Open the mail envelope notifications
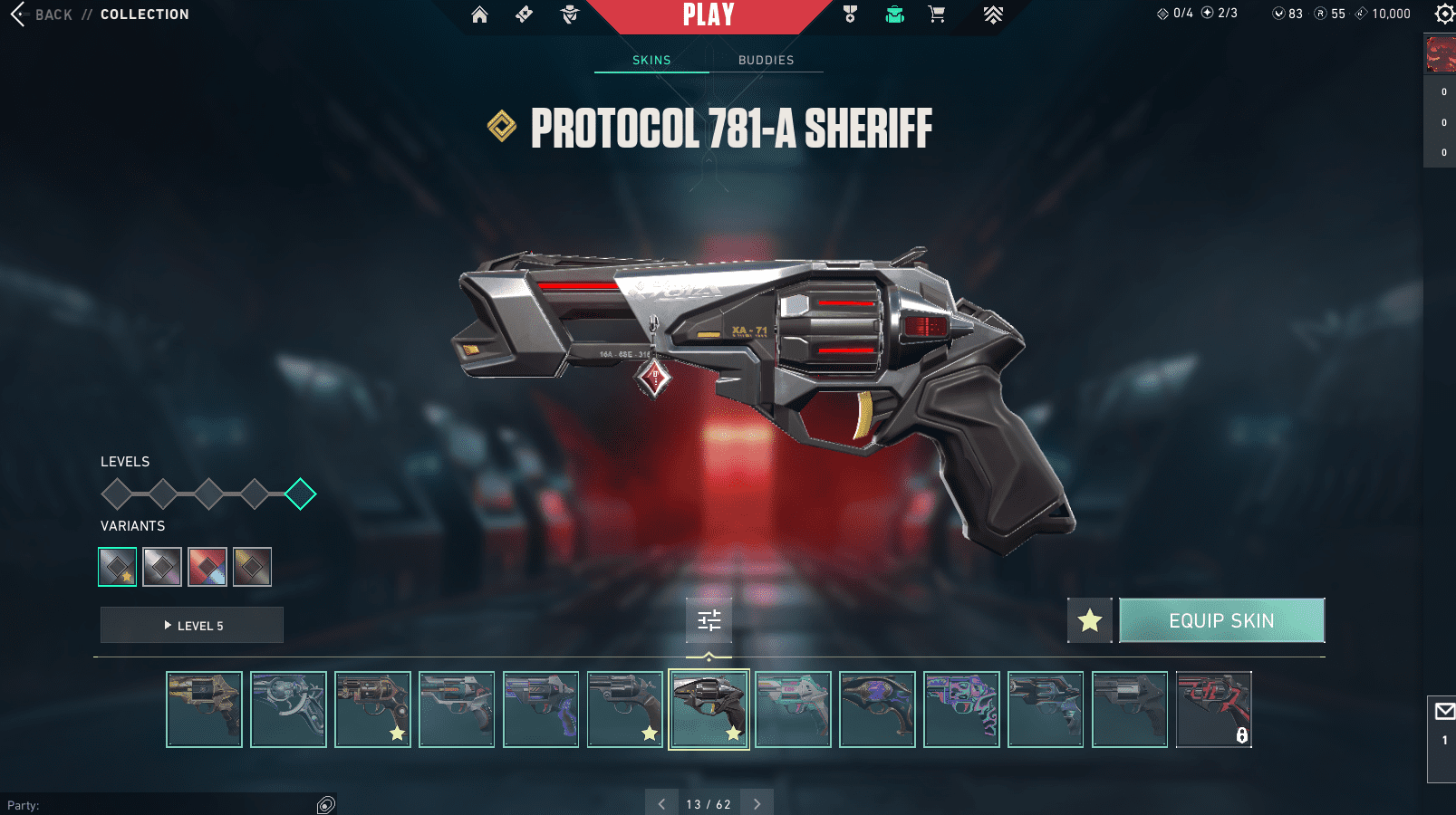Viewport: 1456px width, 815px height. 1444,712
